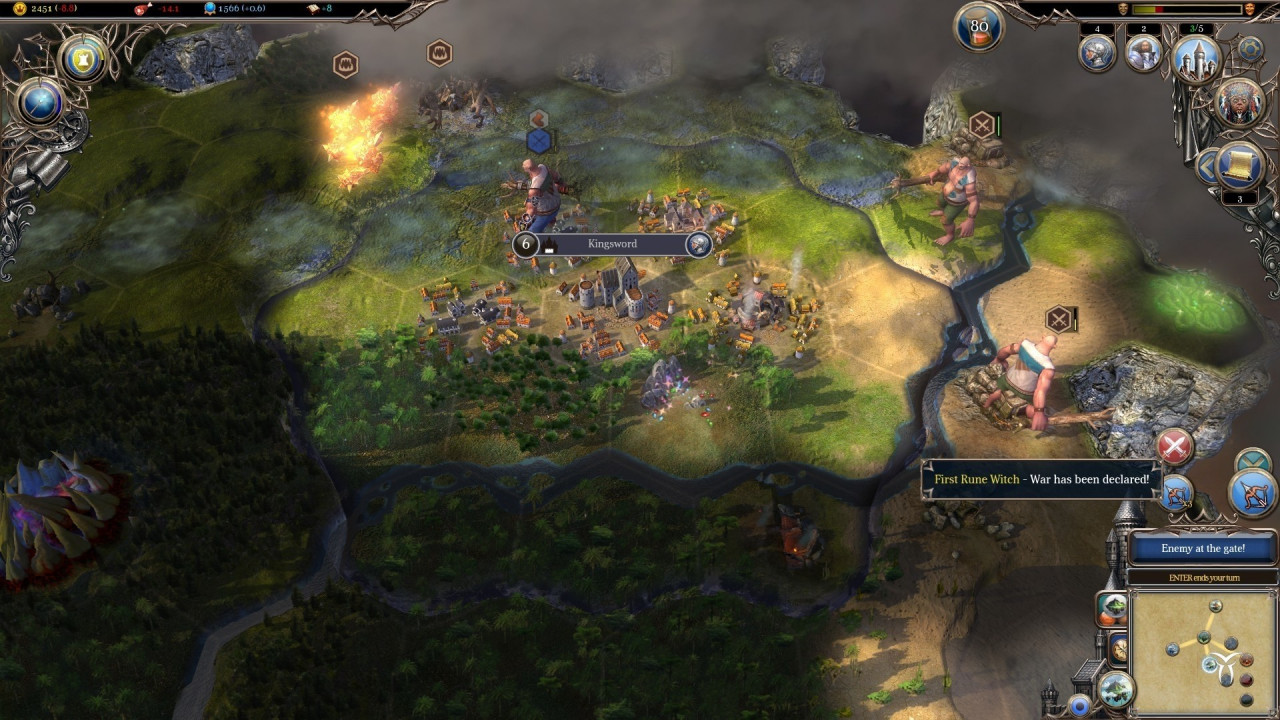
Task: Click the shaman leader diplomacy portrait
Action: (1239, 102)
